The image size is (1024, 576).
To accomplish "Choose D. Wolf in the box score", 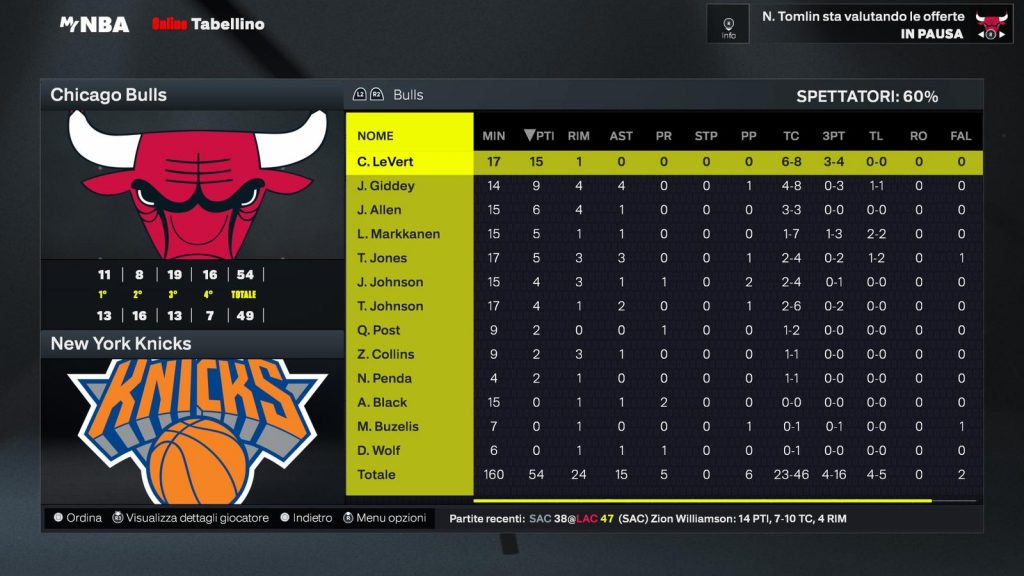I will (380, 450).
